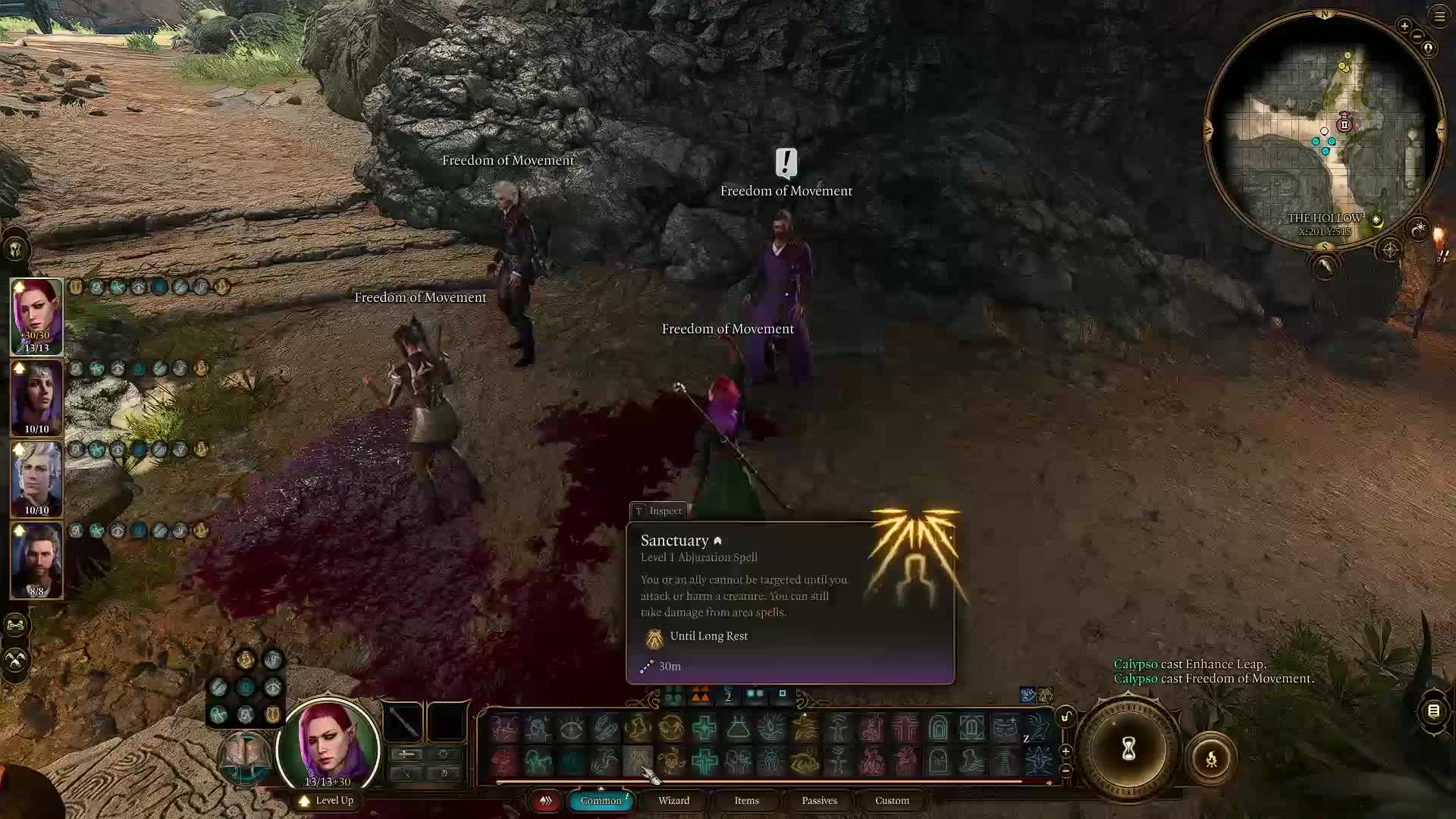1456x819 pixels.
Task: Click the Level Up button
Action: (x=327, y=801)
